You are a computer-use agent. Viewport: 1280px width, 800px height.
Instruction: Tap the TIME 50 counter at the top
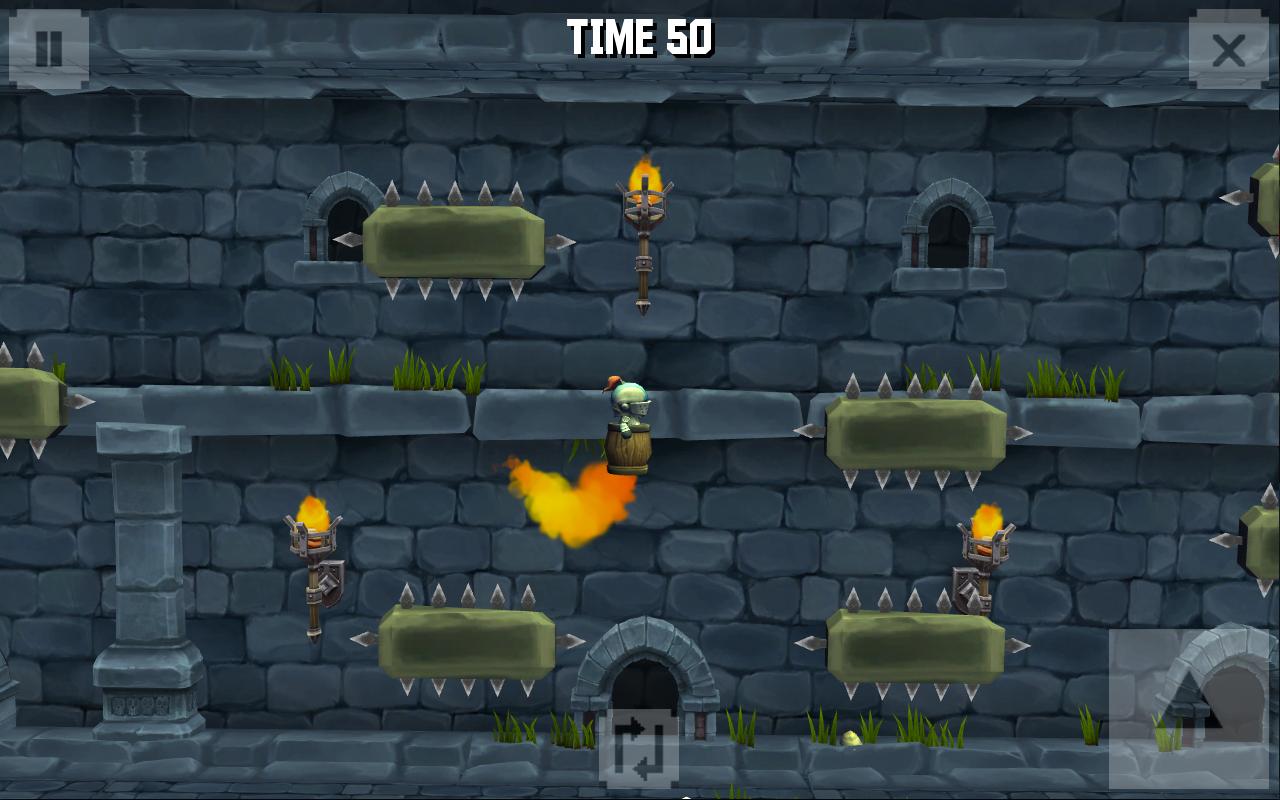[640, 37]
